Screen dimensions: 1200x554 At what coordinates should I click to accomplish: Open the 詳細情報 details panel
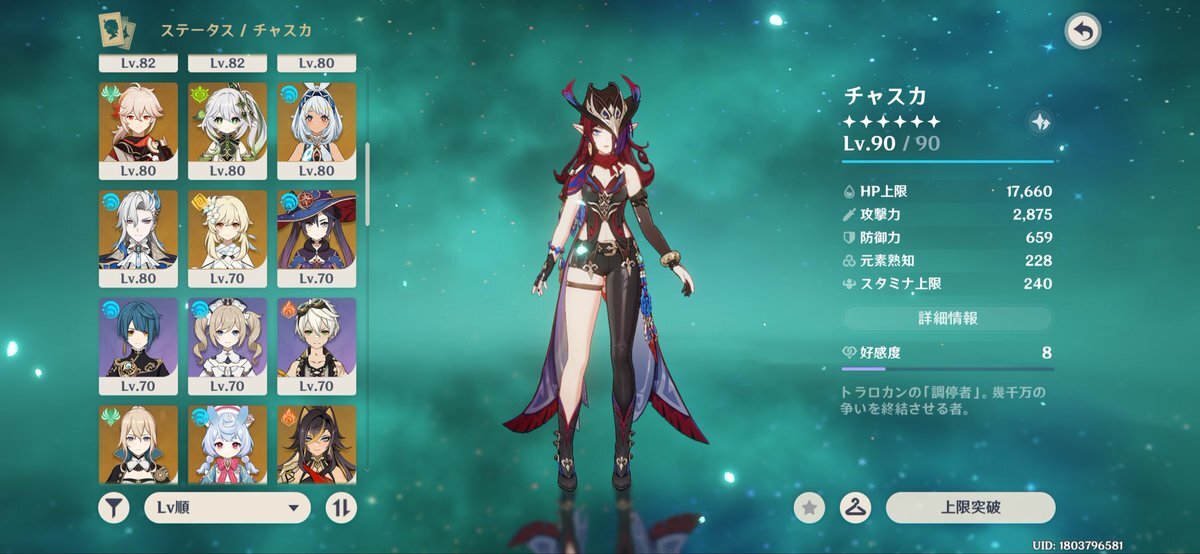tap(947, 319)
